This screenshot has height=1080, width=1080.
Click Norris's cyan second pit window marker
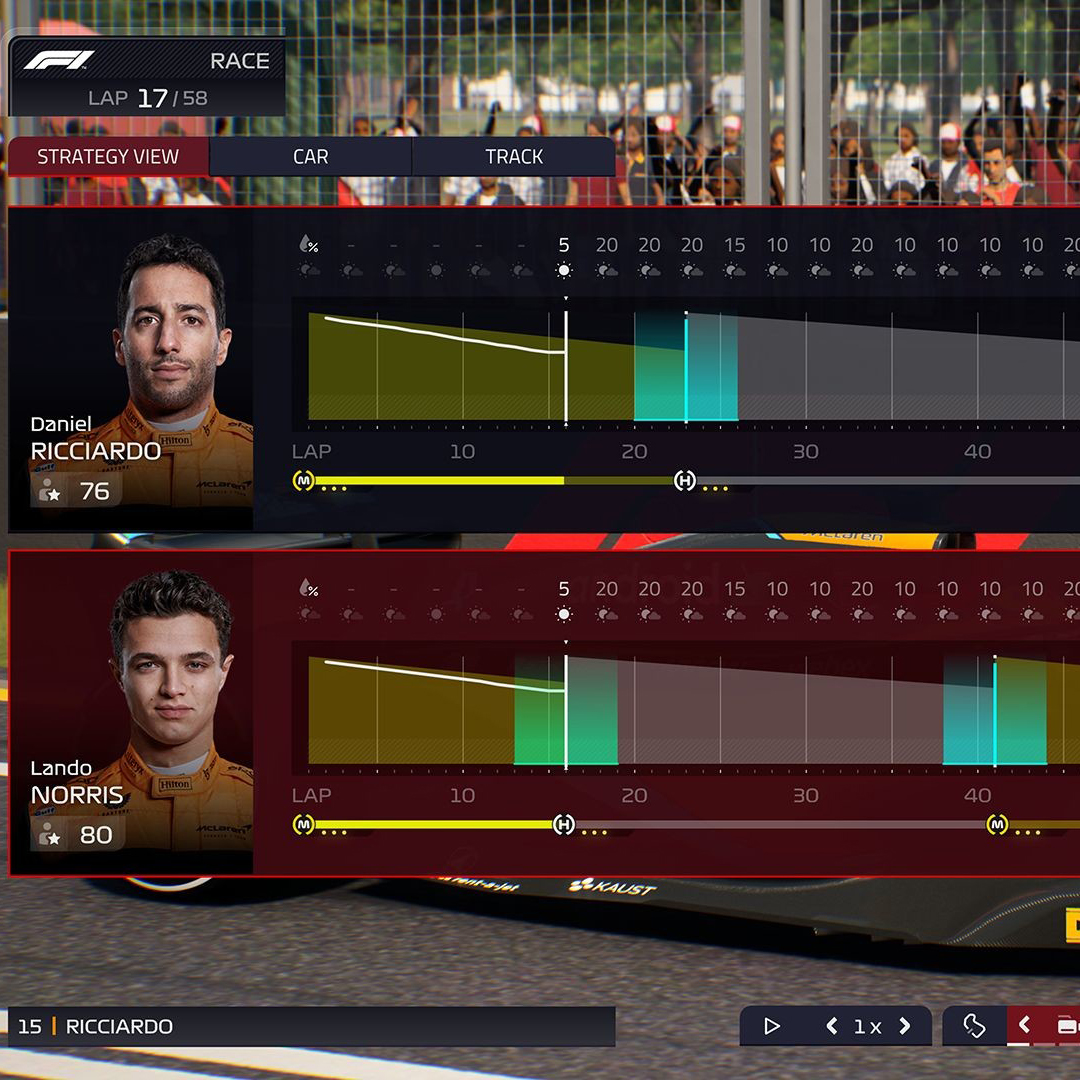point(995,710)
